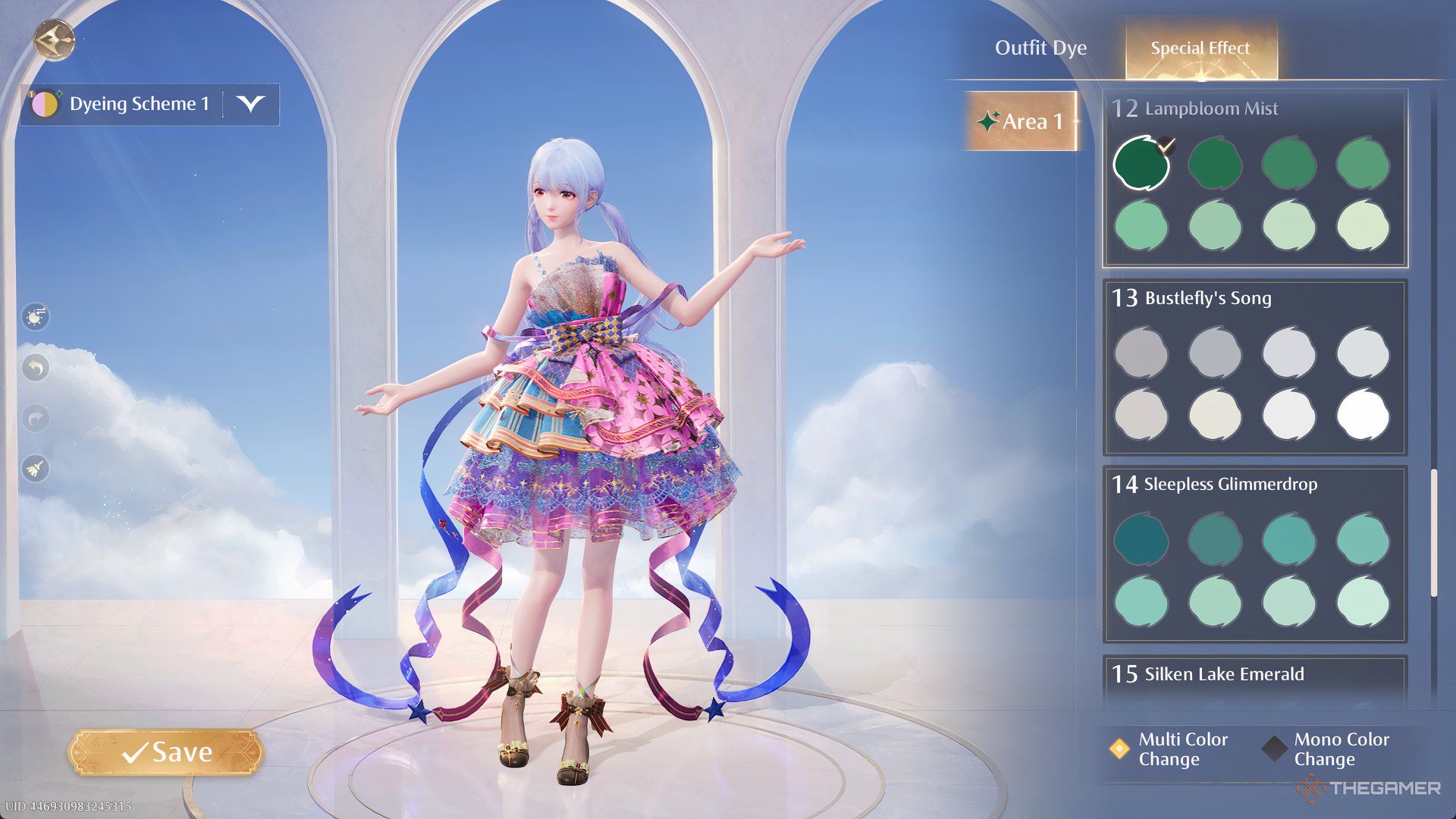Switch to the Outfit Dye tab
1456x819 pixels.
point(1040,48)
